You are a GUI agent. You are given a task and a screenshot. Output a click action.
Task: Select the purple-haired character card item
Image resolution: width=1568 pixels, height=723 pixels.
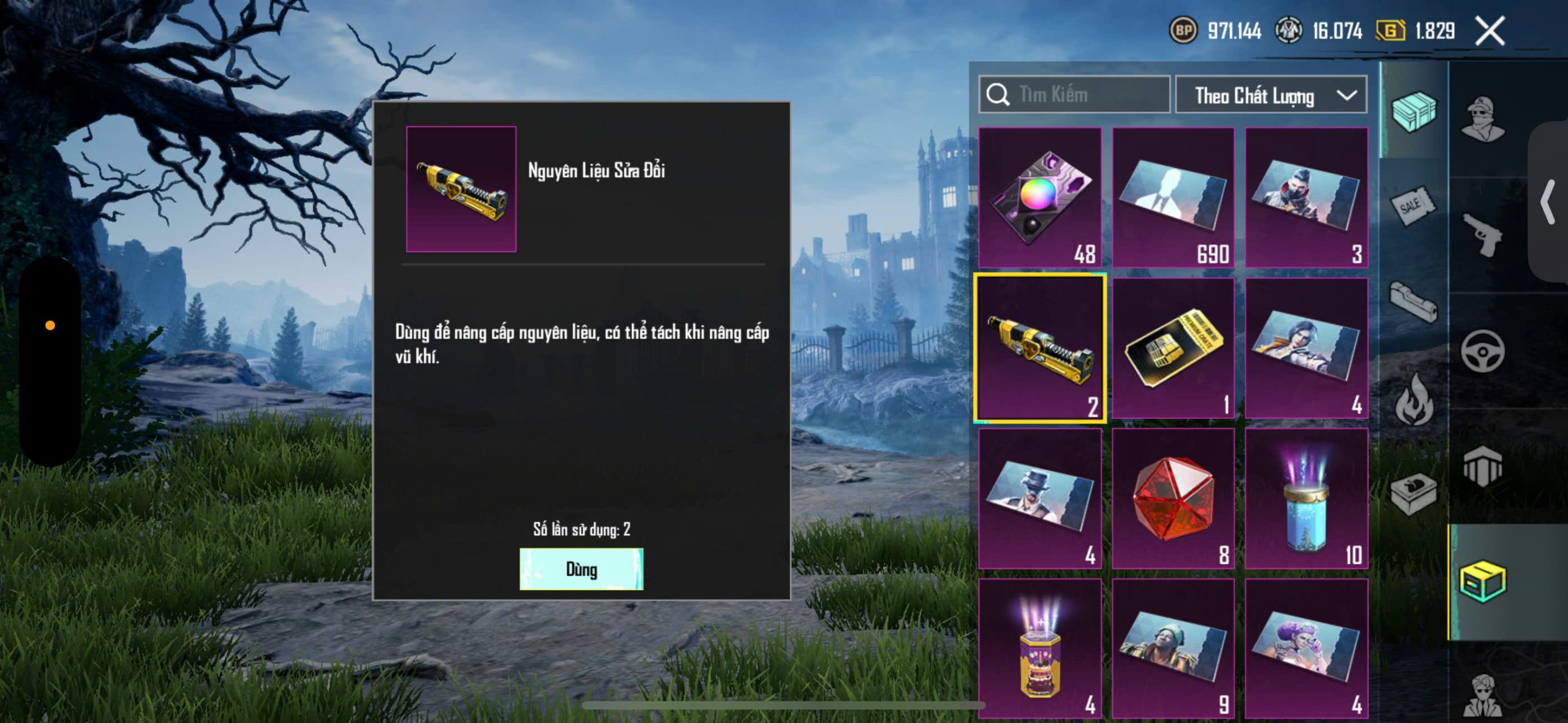1306,648
